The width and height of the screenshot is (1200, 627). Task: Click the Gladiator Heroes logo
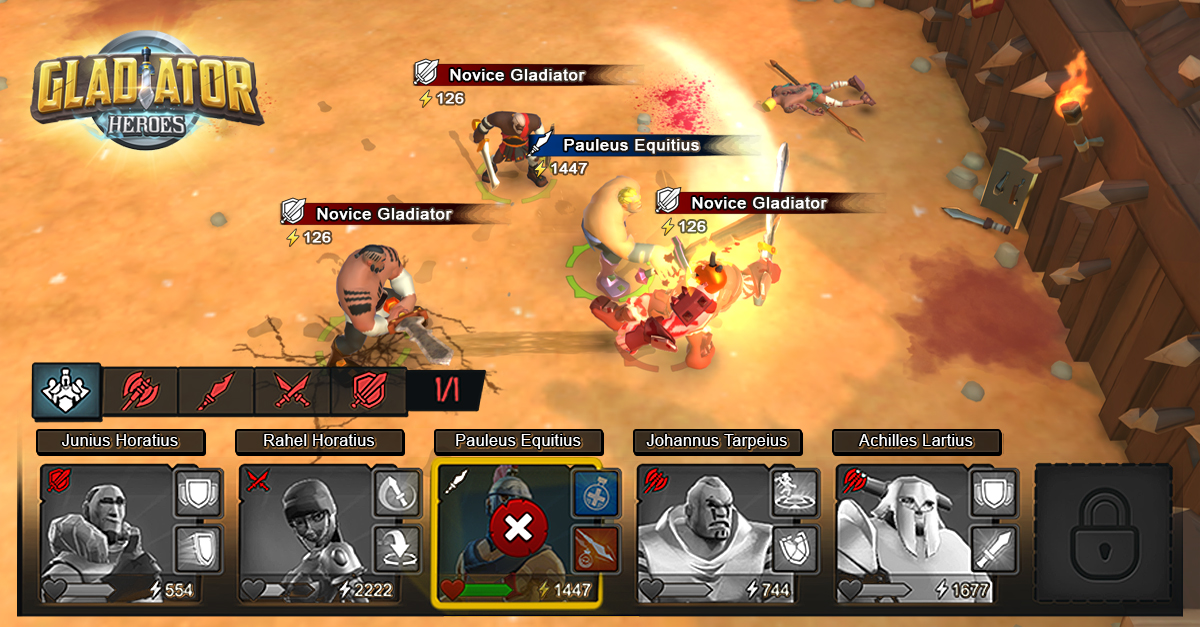click(x=147, y=90)
